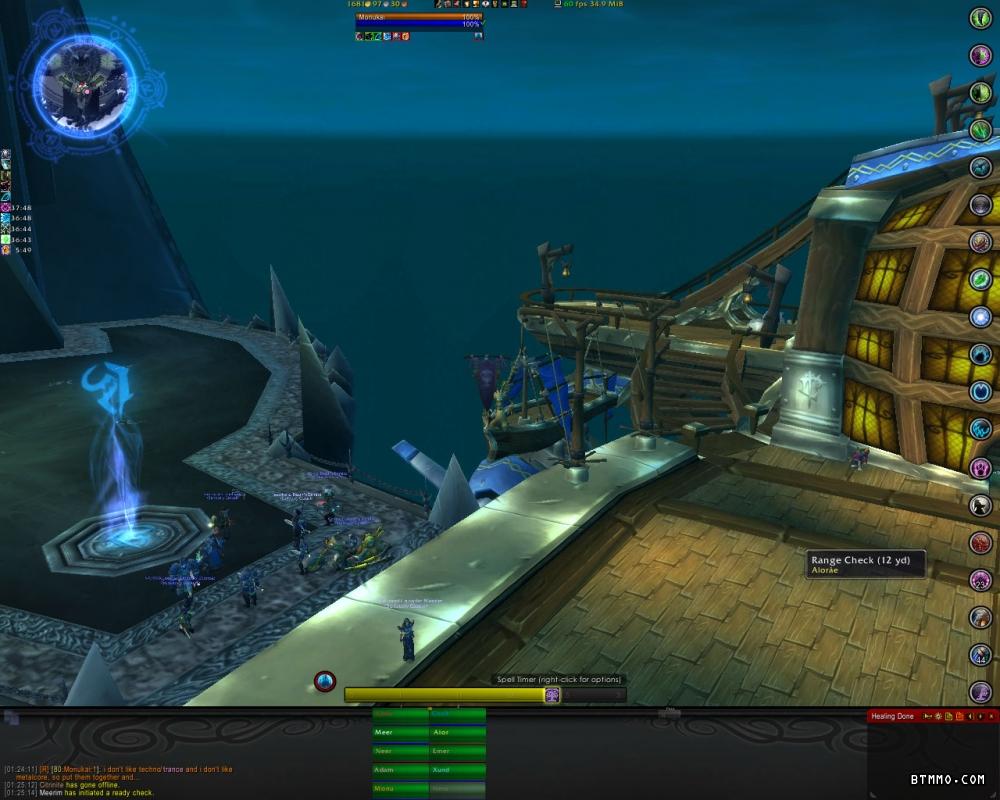This screenshot has width=1000, height=800.
Task: Click the pink buff with 37:48 remaining
Action: point(6,207)
